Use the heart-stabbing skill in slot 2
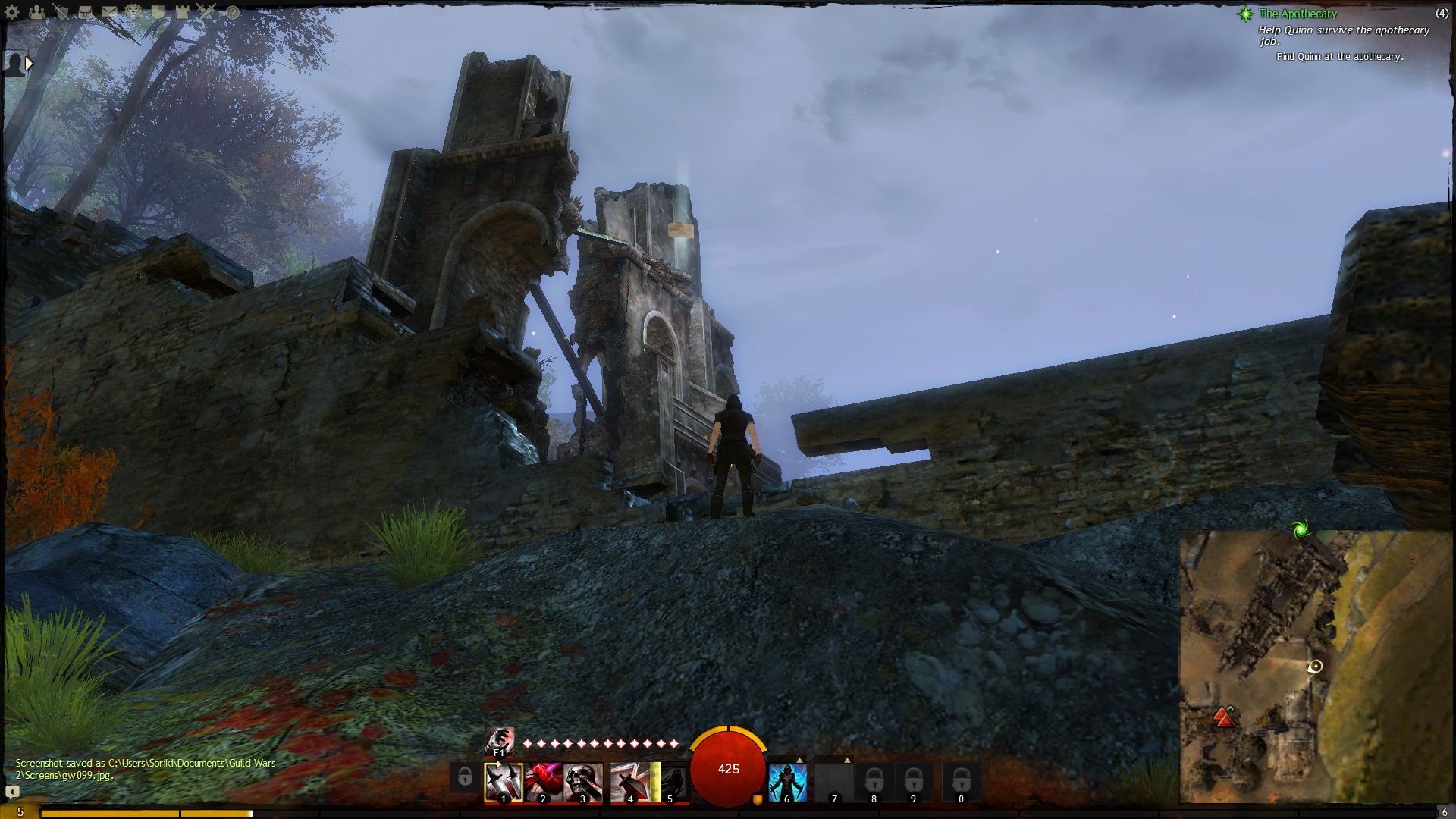Image resolution: width=1456 pixels, height=819 pixels. (544, 781)
